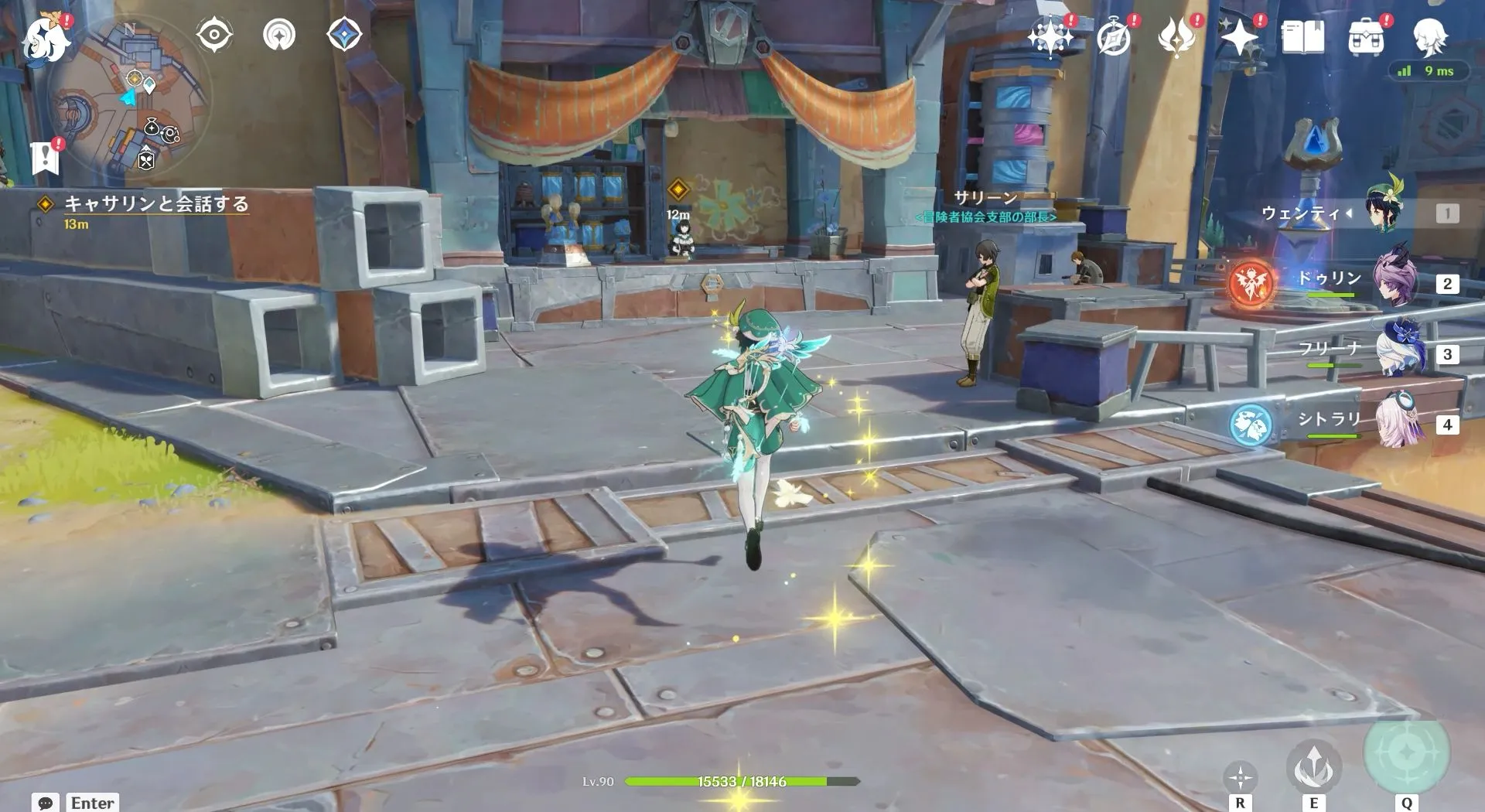Open the Events panel (sparkle cluster icon)

(1049, 35)
